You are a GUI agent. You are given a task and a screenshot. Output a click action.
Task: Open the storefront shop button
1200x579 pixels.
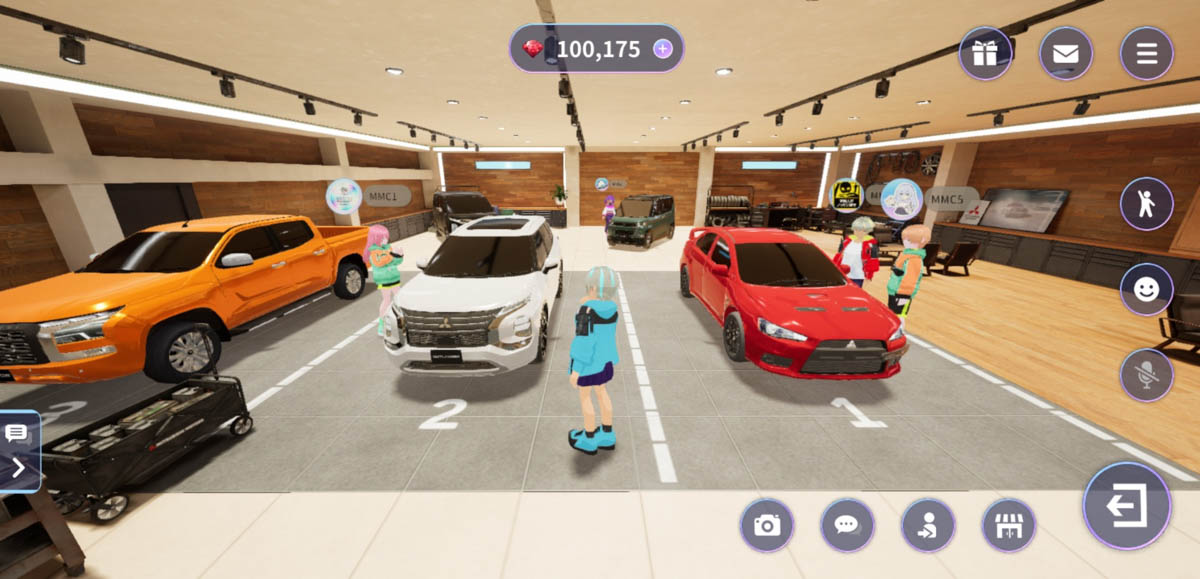[1008, 525]
